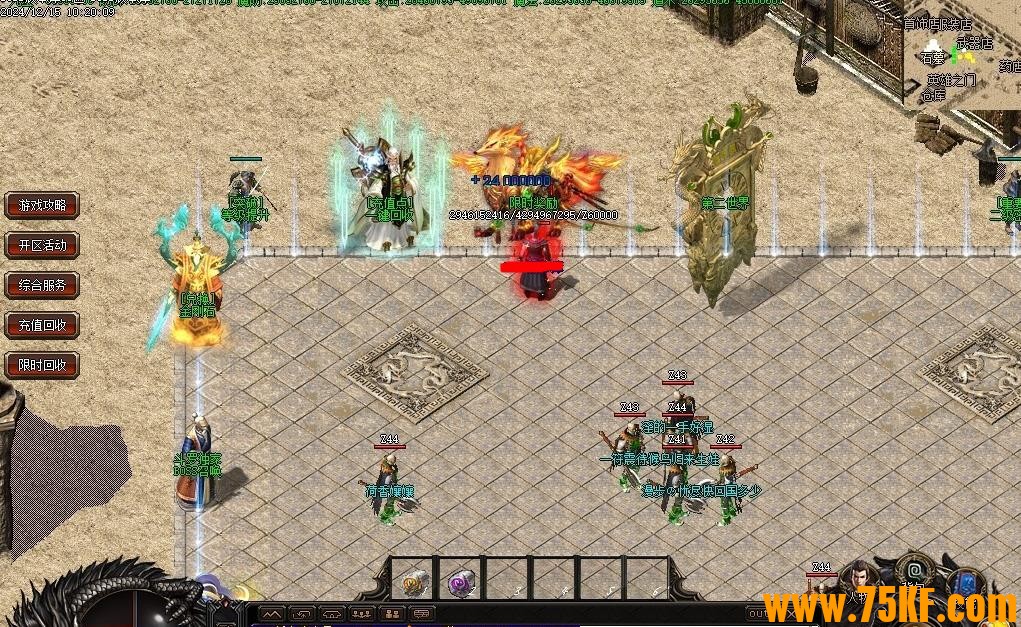Use the purple swirl scroll in hotbar
This screenshot has height=627, width=1021.
tap(460, 581)
